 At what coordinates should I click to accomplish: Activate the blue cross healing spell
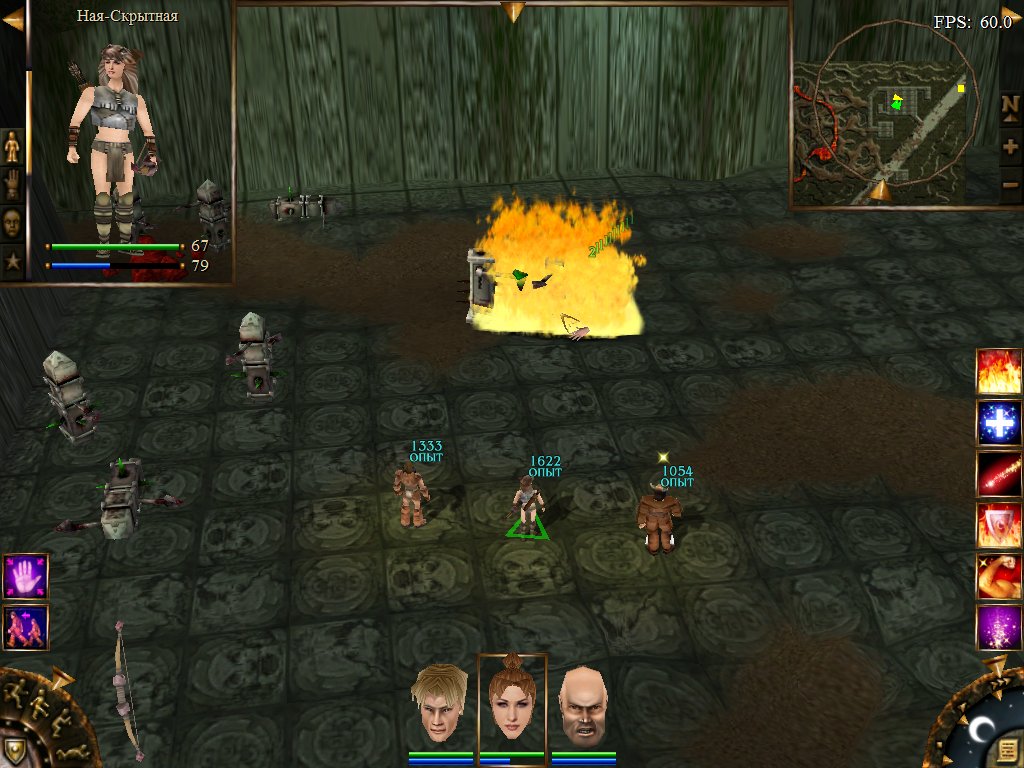coord(999,422)
